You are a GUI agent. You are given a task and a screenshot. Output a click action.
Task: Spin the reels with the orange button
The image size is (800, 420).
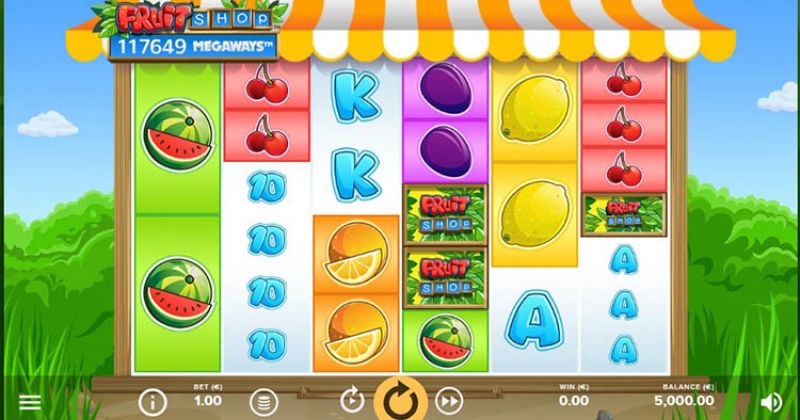tap(400, 400)
